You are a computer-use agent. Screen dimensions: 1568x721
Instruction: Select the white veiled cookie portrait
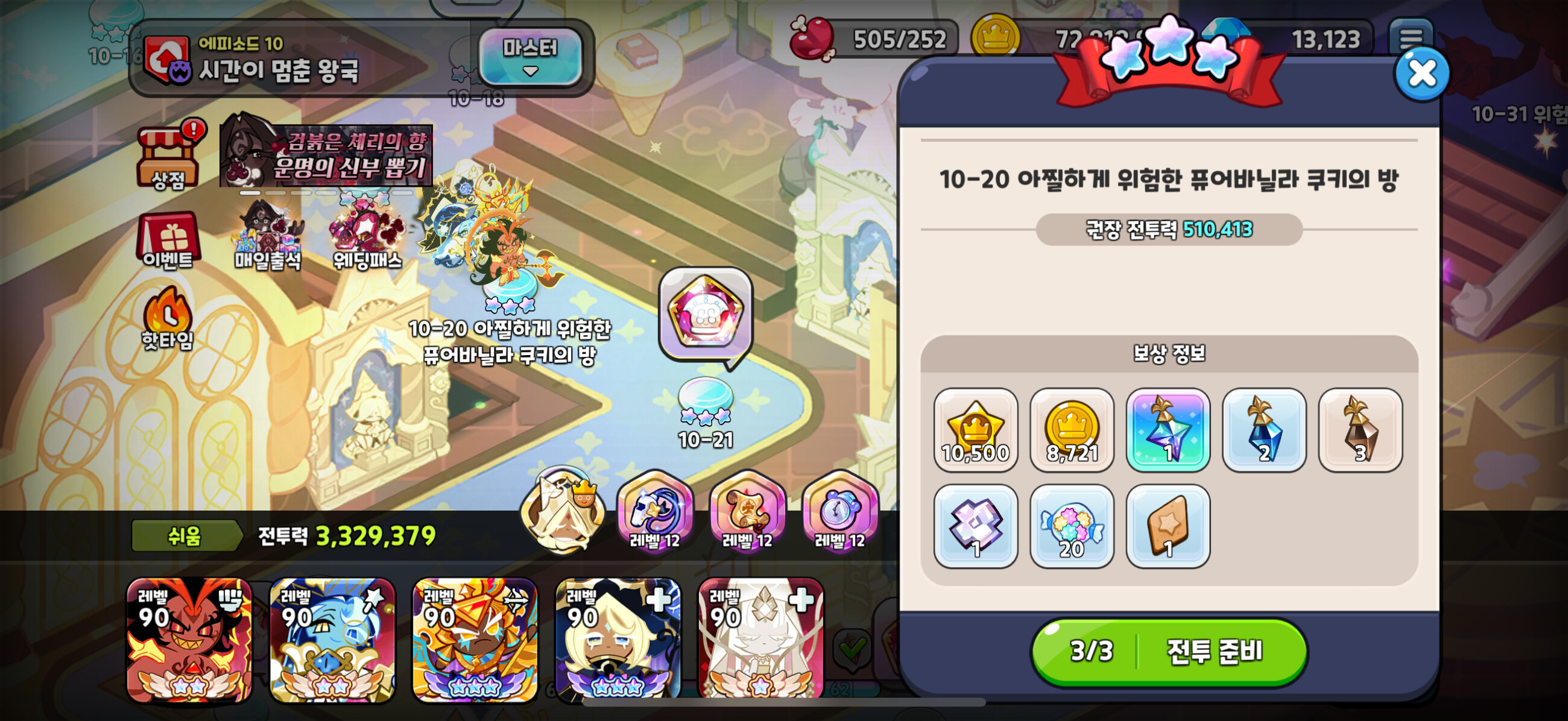click(761, 639)
